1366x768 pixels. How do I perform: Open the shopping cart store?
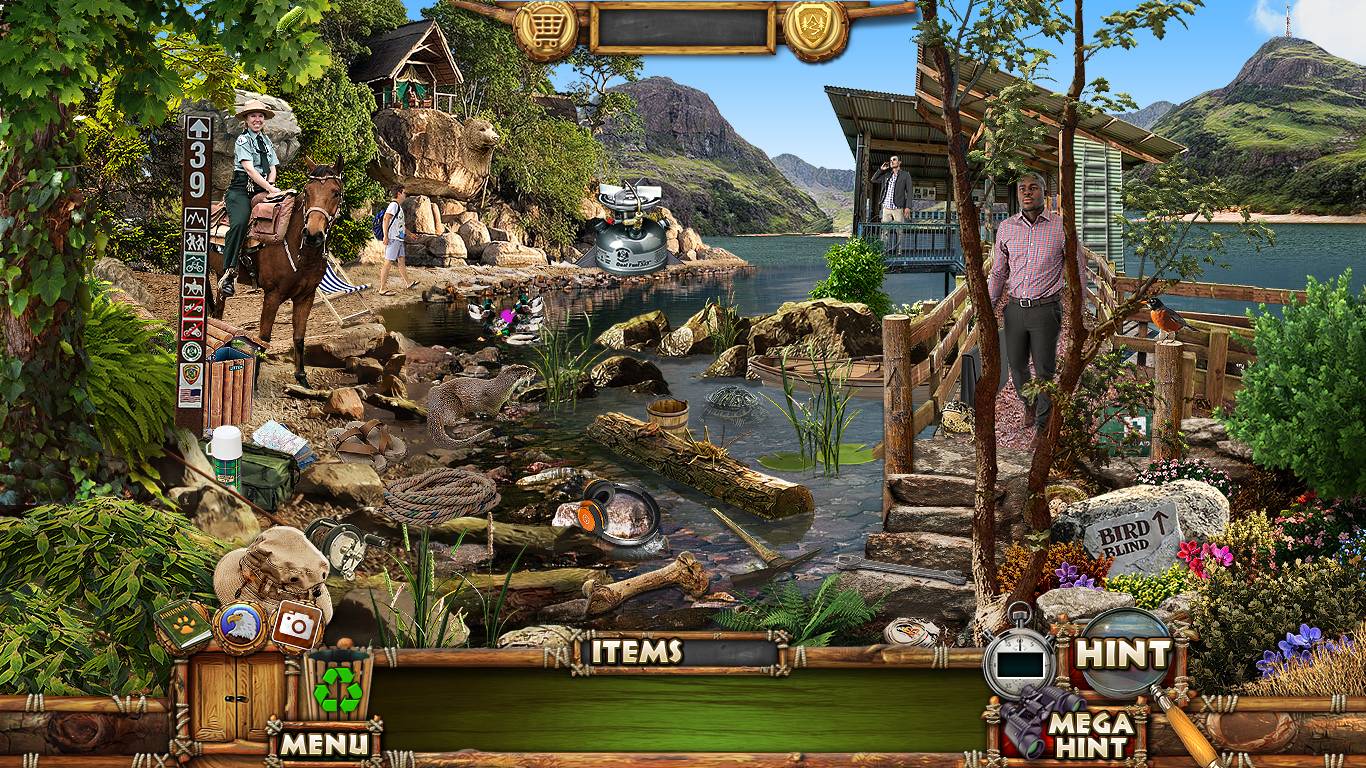coord(546,29)
